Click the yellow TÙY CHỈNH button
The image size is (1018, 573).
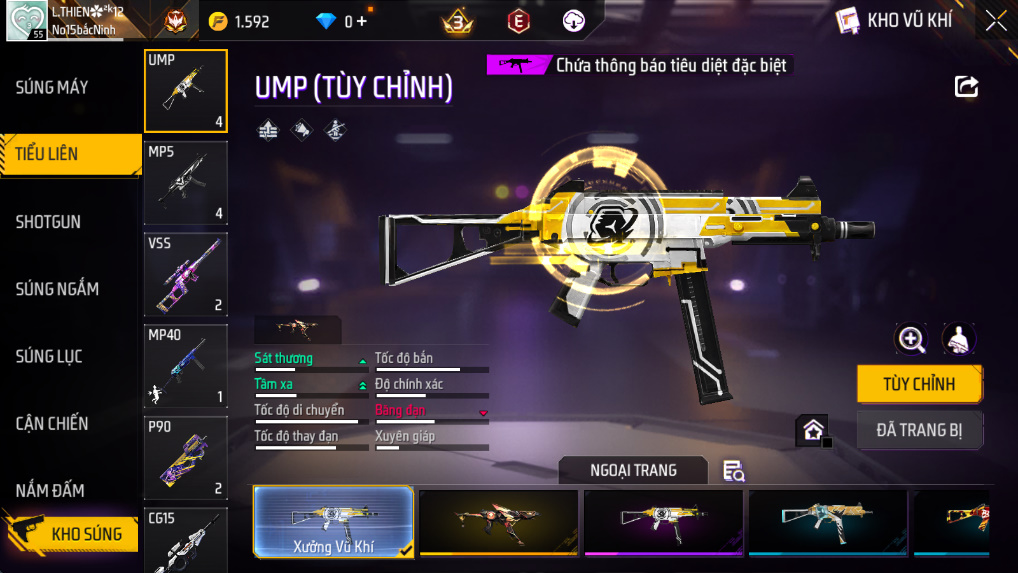point(919,384)
